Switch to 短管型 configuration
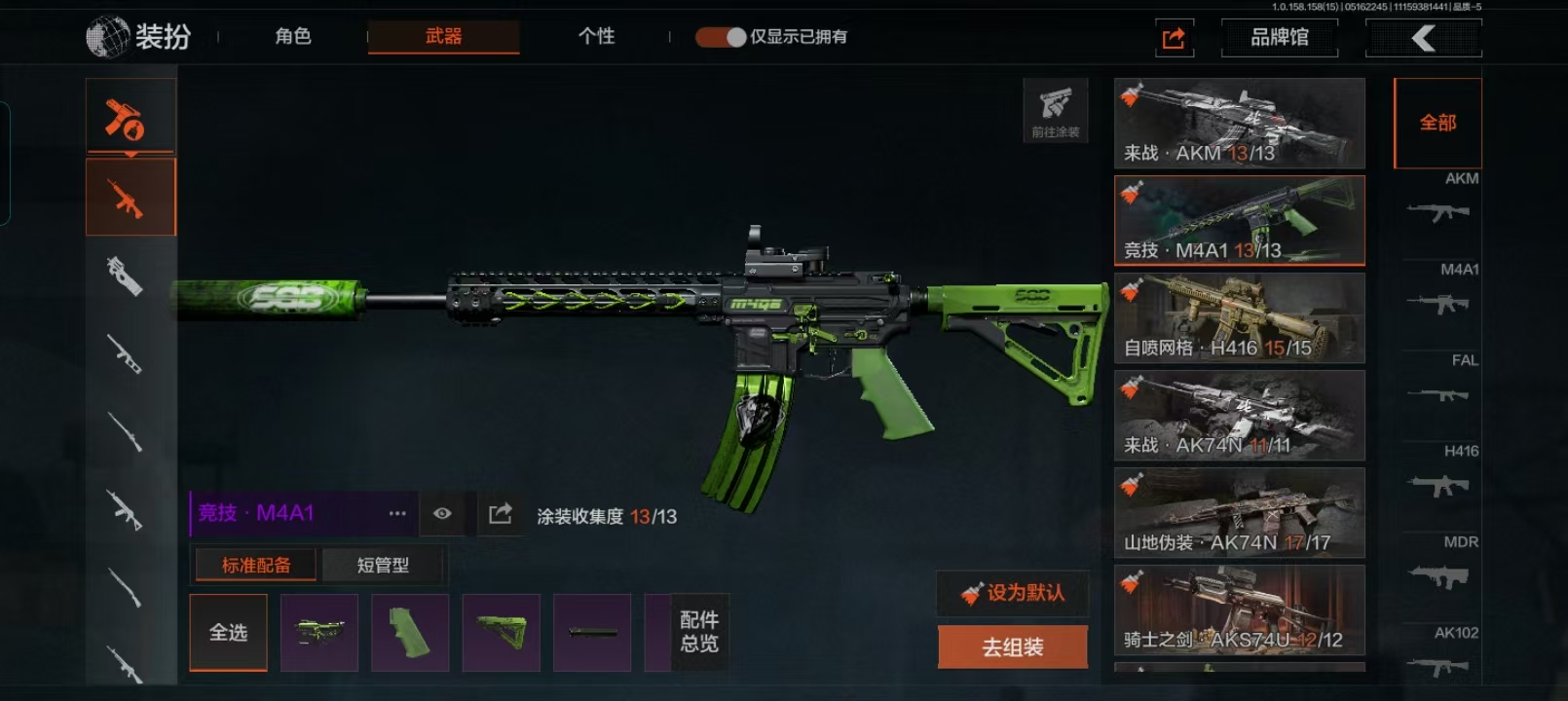 383,565
